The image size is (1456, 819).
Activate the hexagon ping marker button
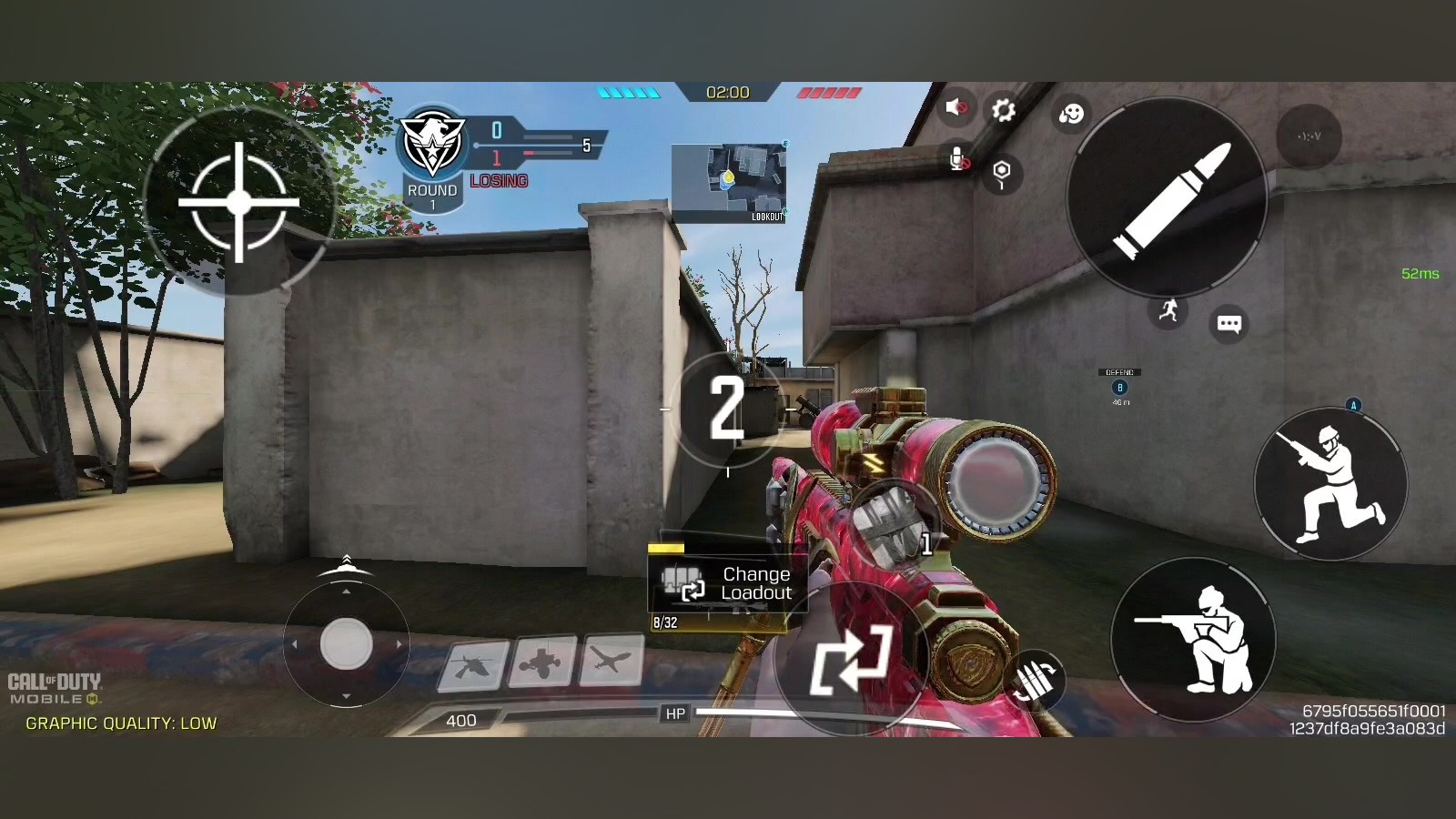tap(1001, 173)
